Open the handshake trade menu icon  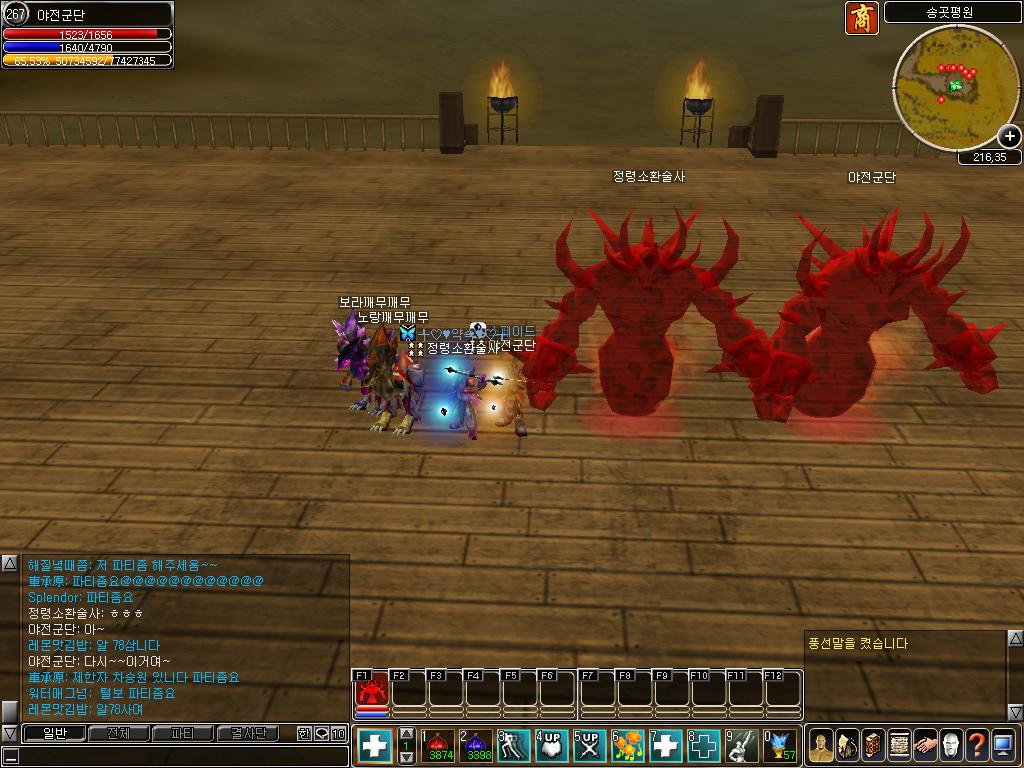924,746
